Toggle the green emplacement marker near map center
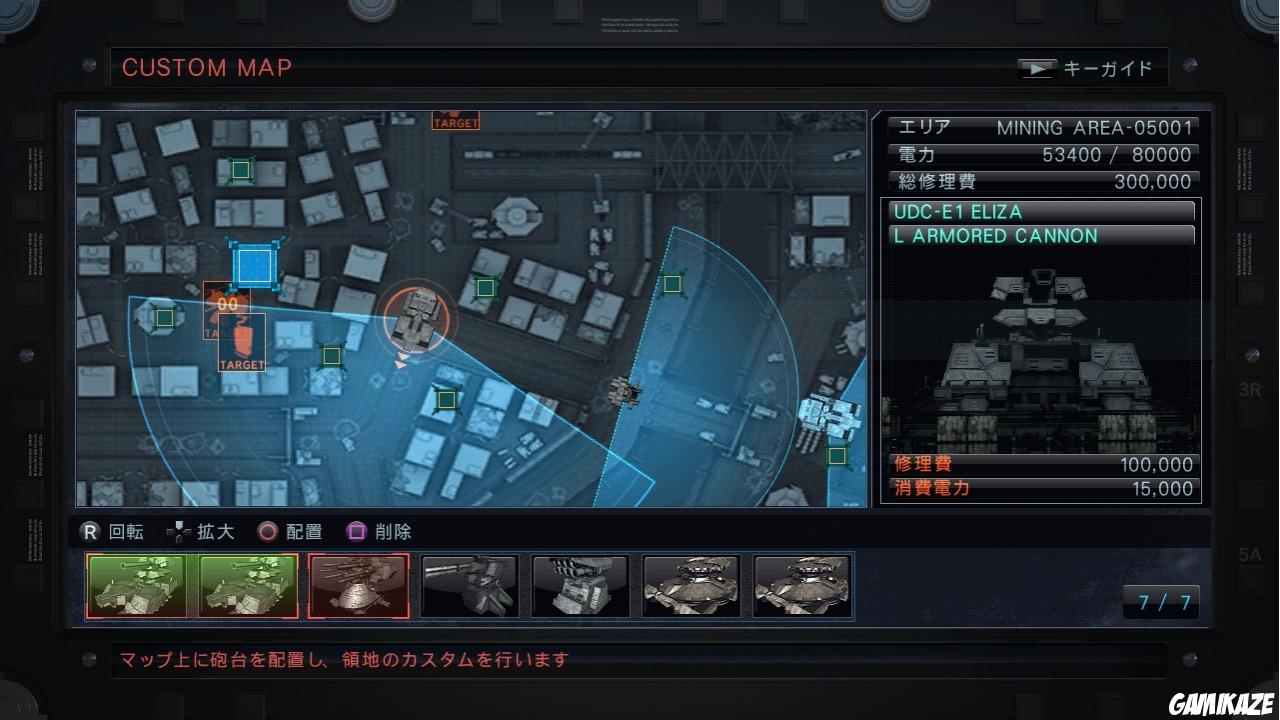 tap(485, 288)
